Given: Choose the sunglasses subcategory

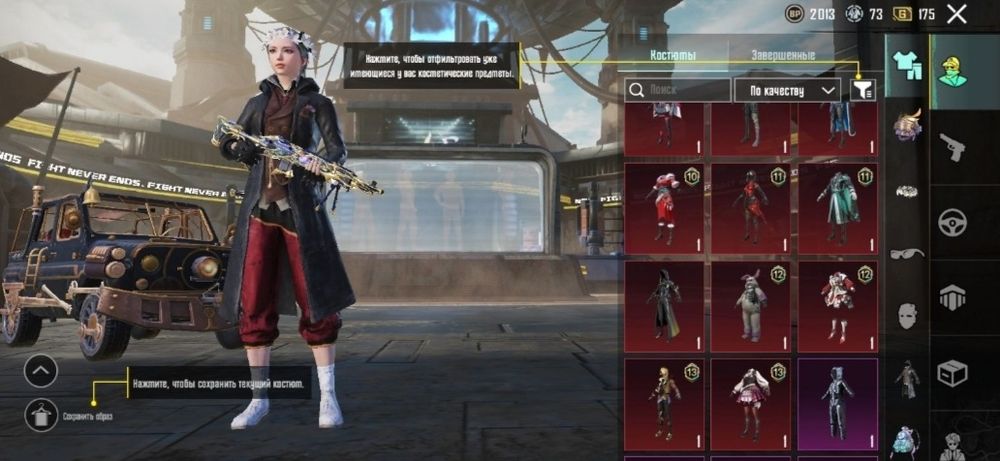Looking at the screenshot, I should pyautogui.click(x=907, y=253).
